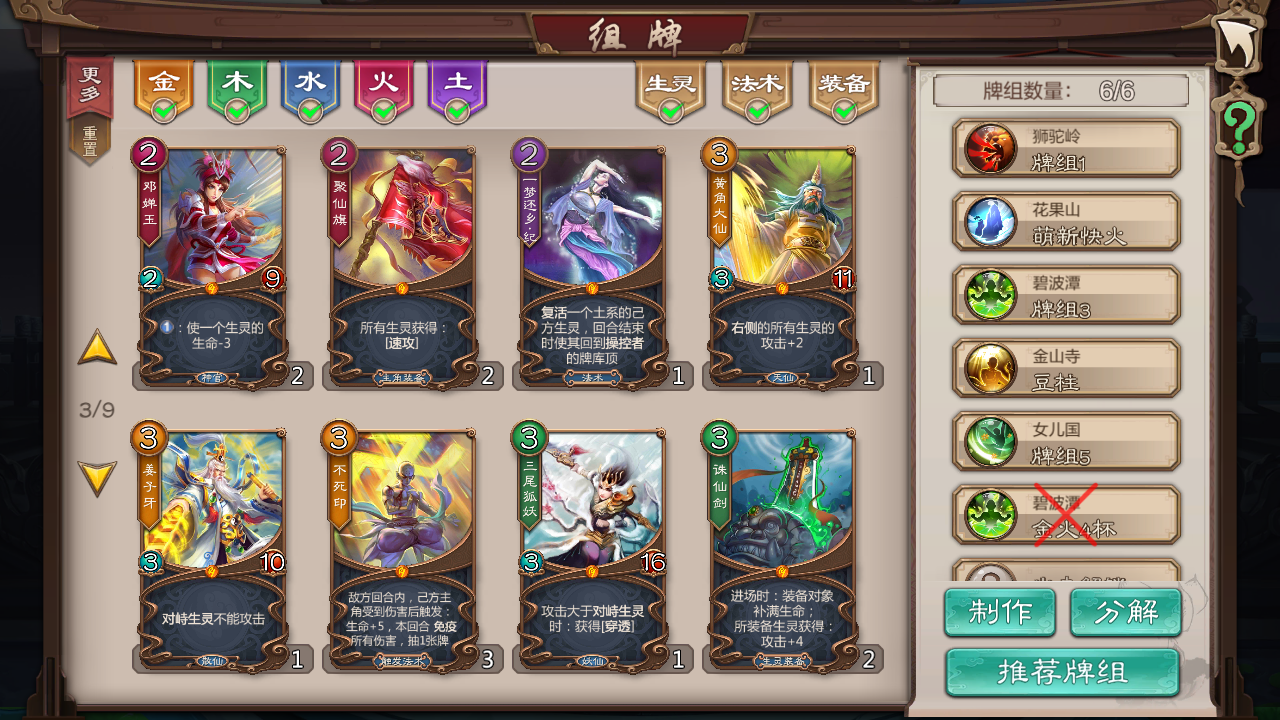1280x720 pixels.
Task: Select the 木 (wood) element filter banner
Action: click(238, 82)
